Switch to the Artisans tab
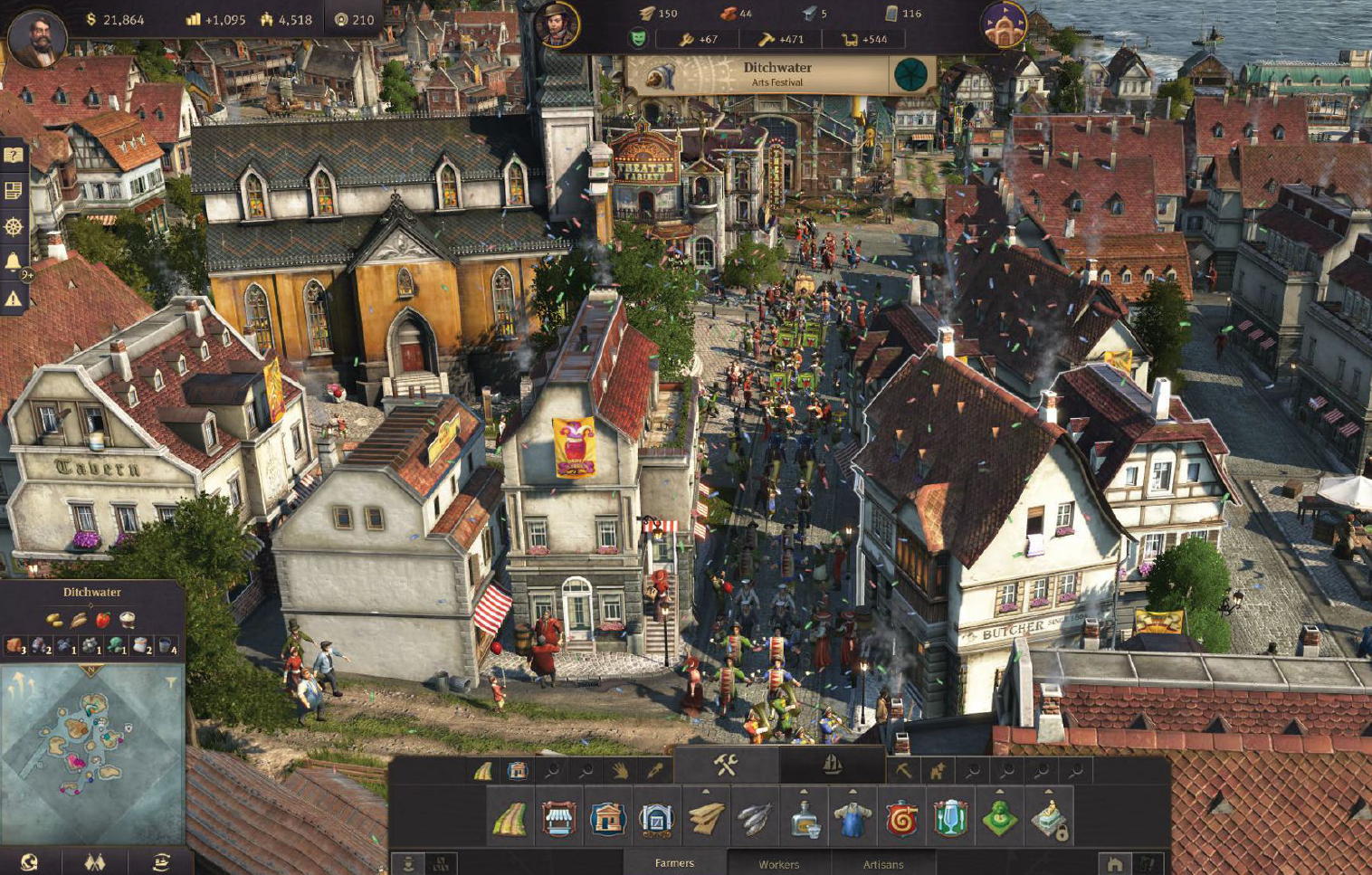 coord(883,864)
